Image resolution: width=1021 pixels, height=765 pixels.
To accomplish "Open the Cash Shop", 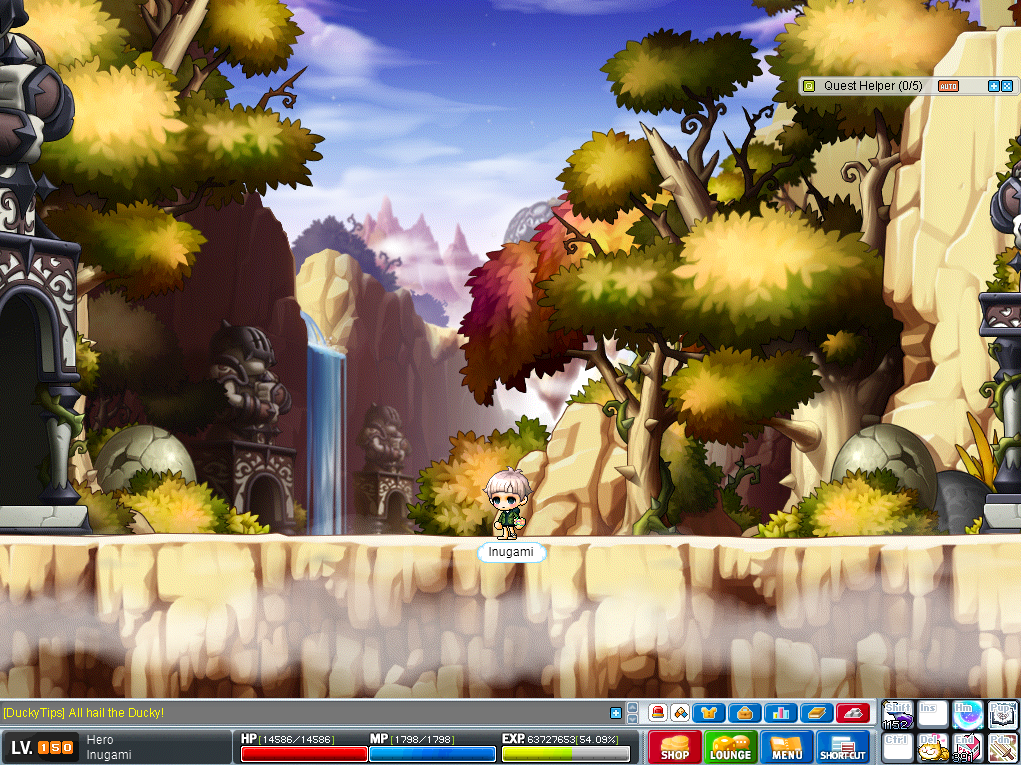I will 674,746.
